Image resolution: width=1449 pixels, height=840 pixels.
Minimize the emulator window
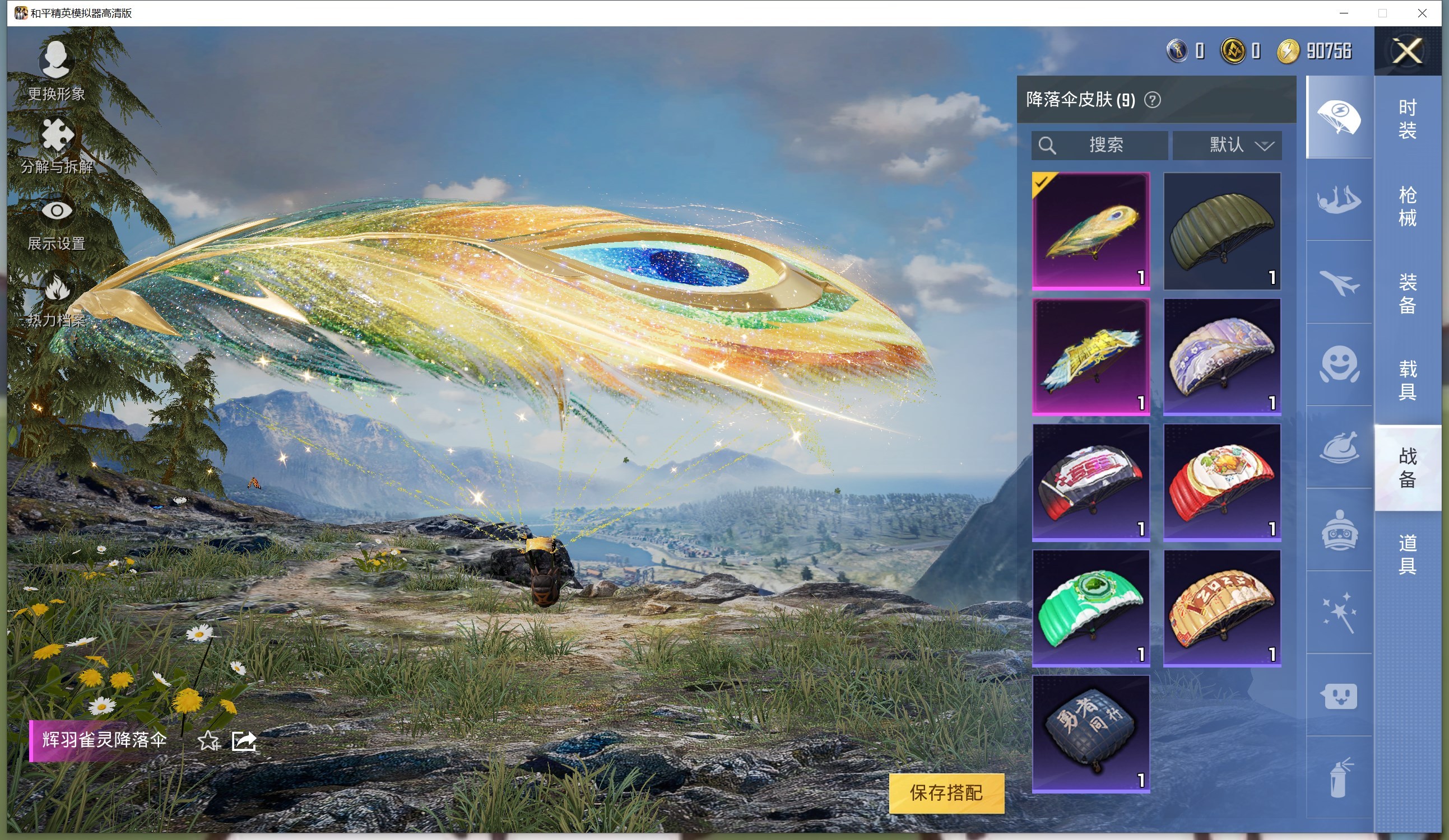click(1344, 13)
